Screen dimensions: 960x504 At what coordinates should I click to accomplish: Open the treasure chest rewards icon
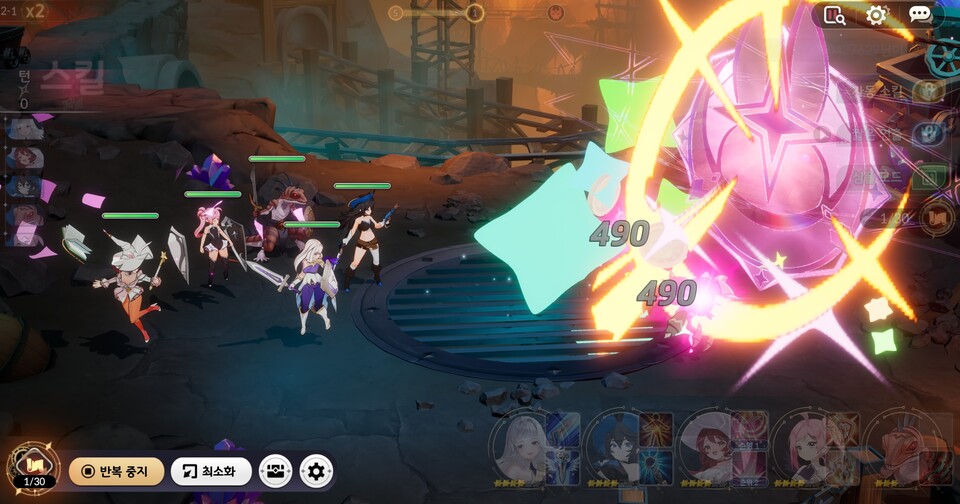tap(275, 471)
